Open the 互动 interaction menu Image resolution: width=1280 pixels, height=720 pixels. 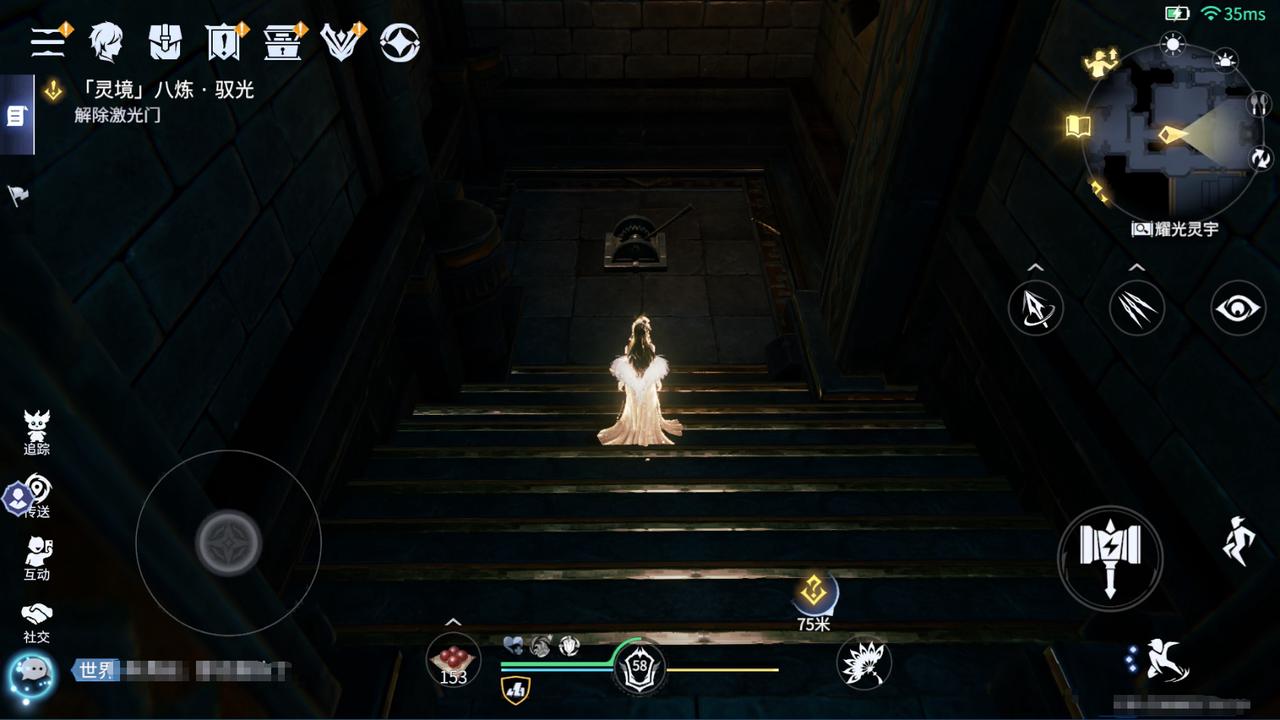coord(37,559)
